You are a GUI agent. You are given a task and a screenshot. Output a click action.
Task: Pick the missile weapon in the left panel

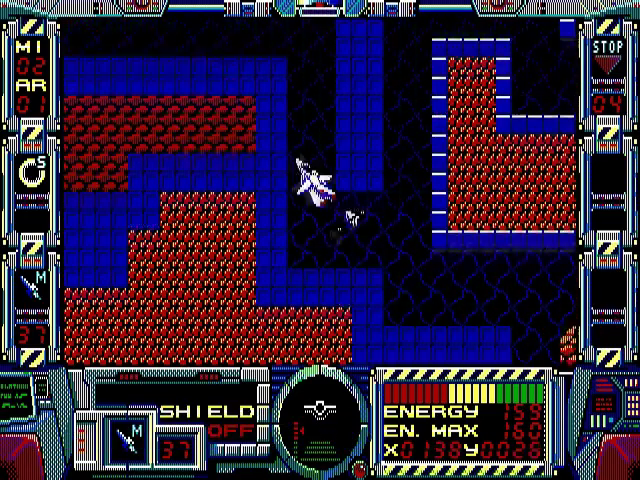(x=30, y=288)
